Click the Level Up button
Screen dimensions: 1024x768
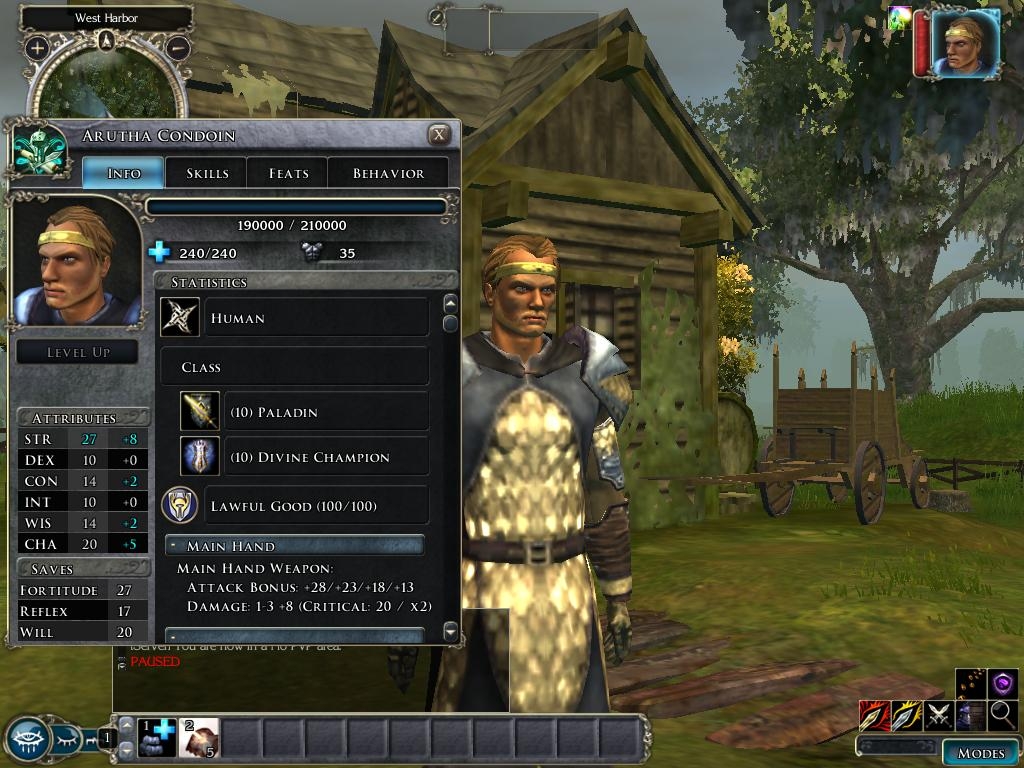pyautogui.click(x=78, y=352)
